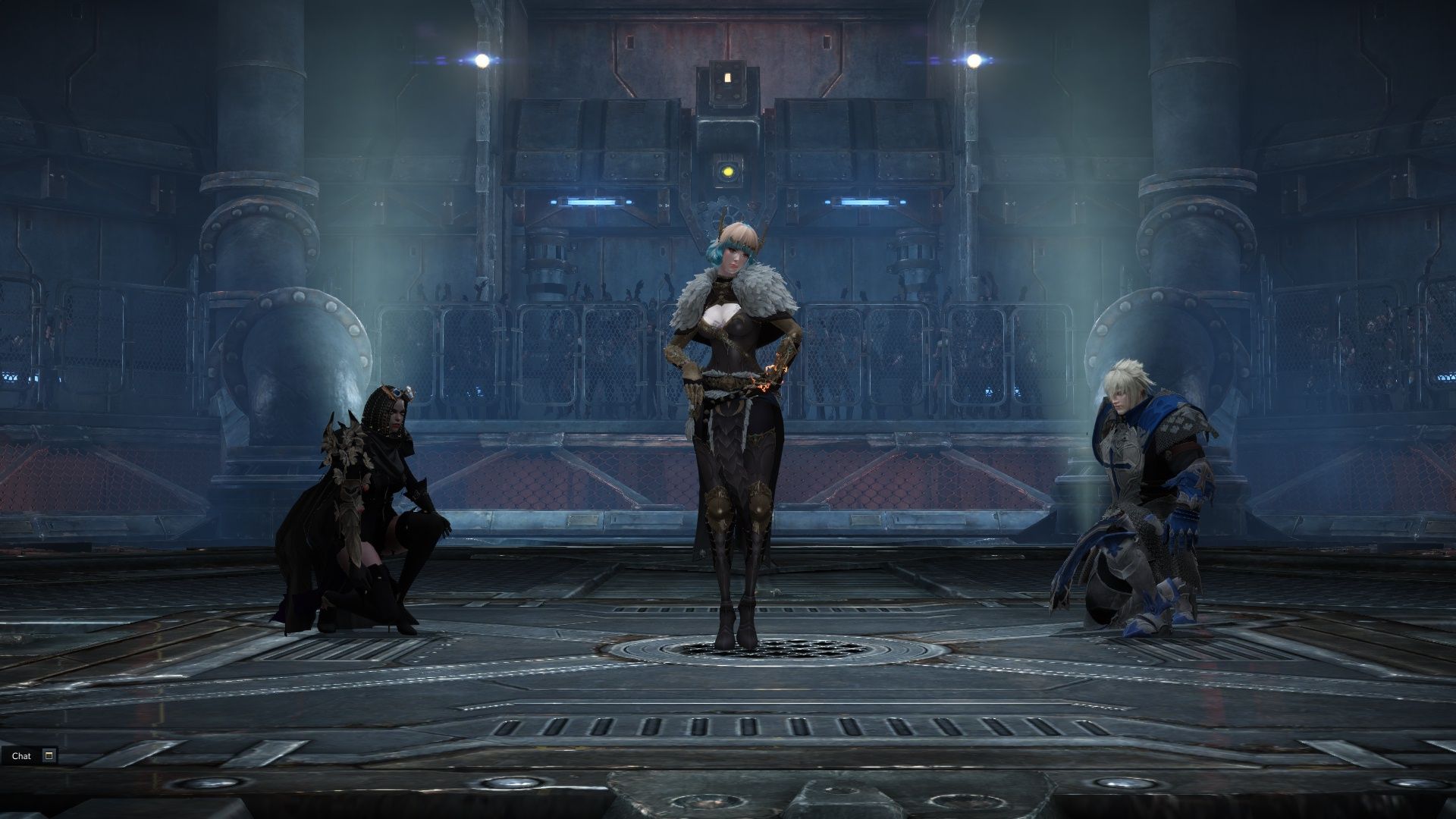Select the small lit panel atop the central structure
The height and width of the screenshot is (819, 1456).
click(727, 78)
